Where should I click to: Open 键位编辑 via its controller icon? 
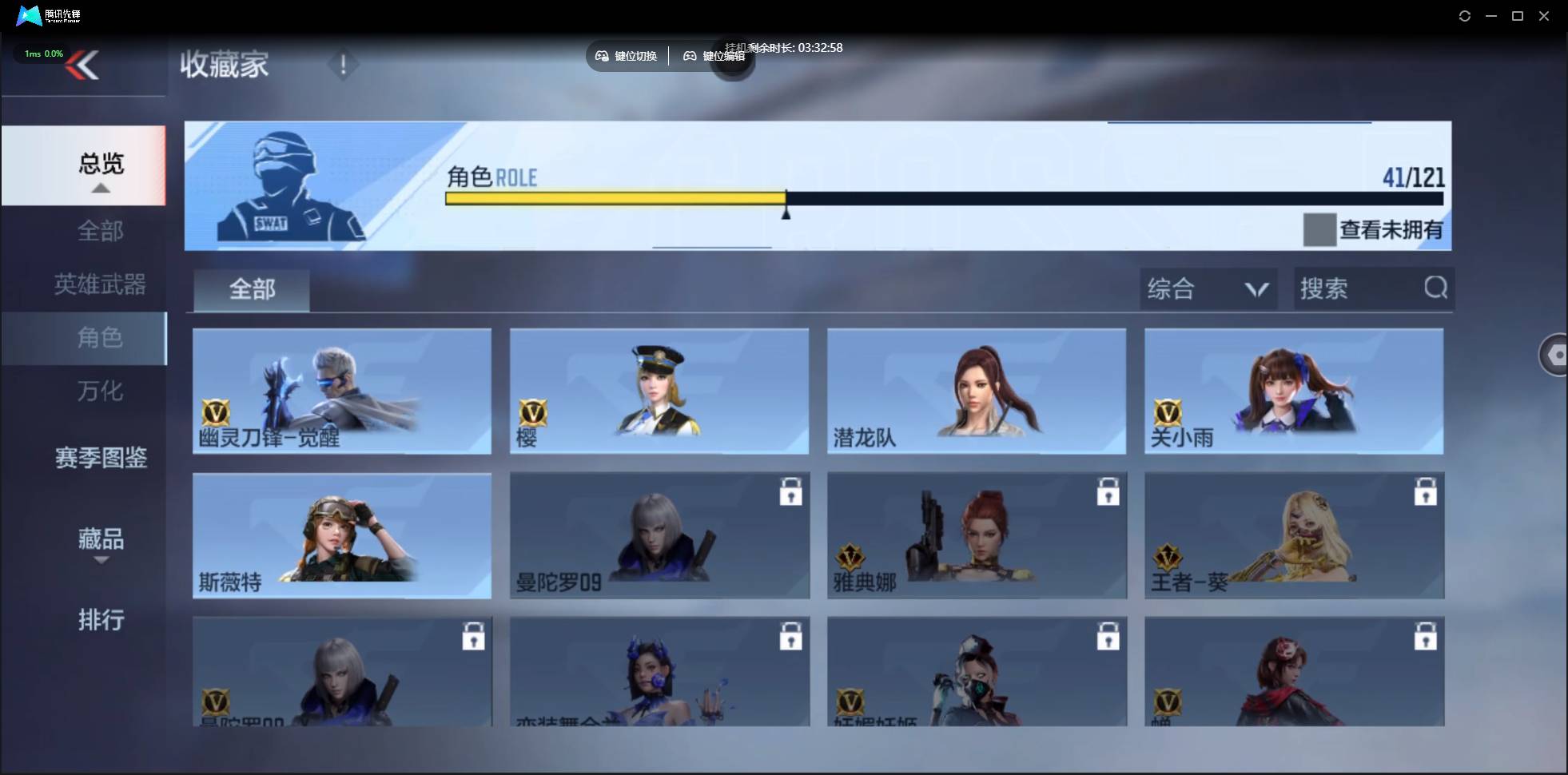[691, 56]
